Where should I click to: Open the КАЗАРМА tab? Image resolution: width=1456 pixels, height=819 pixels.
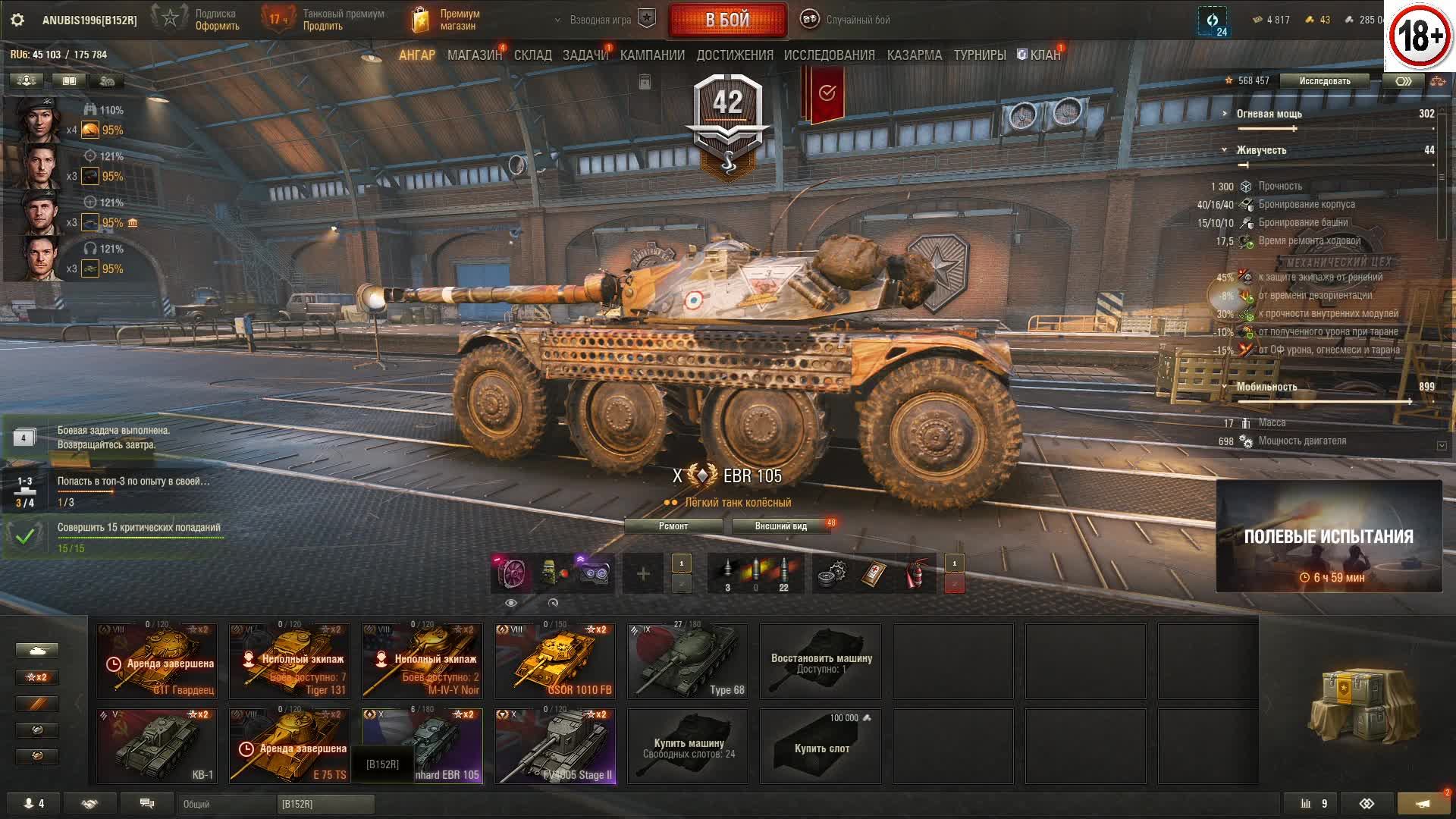[914, 55]
